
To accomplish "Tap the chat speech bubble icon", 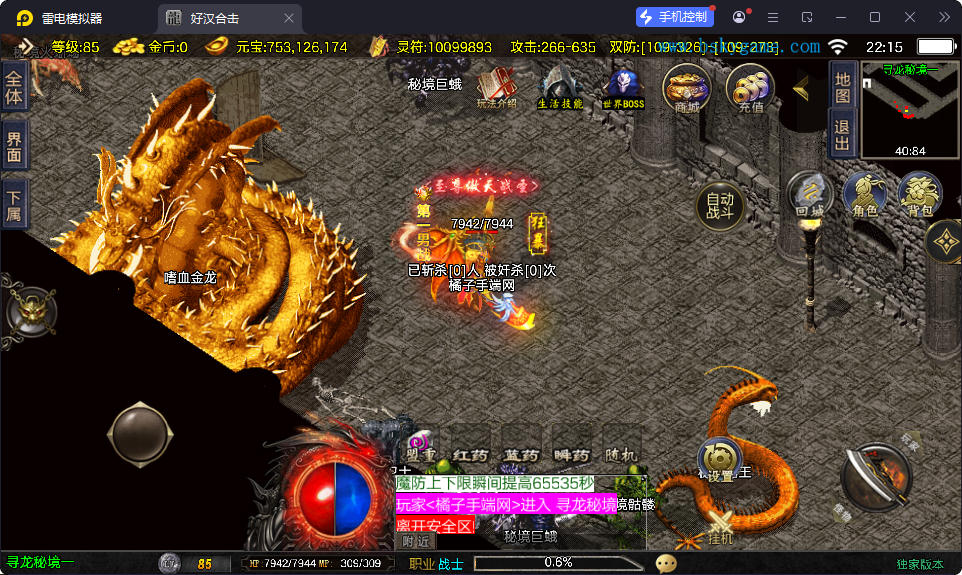I will [665, 563].
